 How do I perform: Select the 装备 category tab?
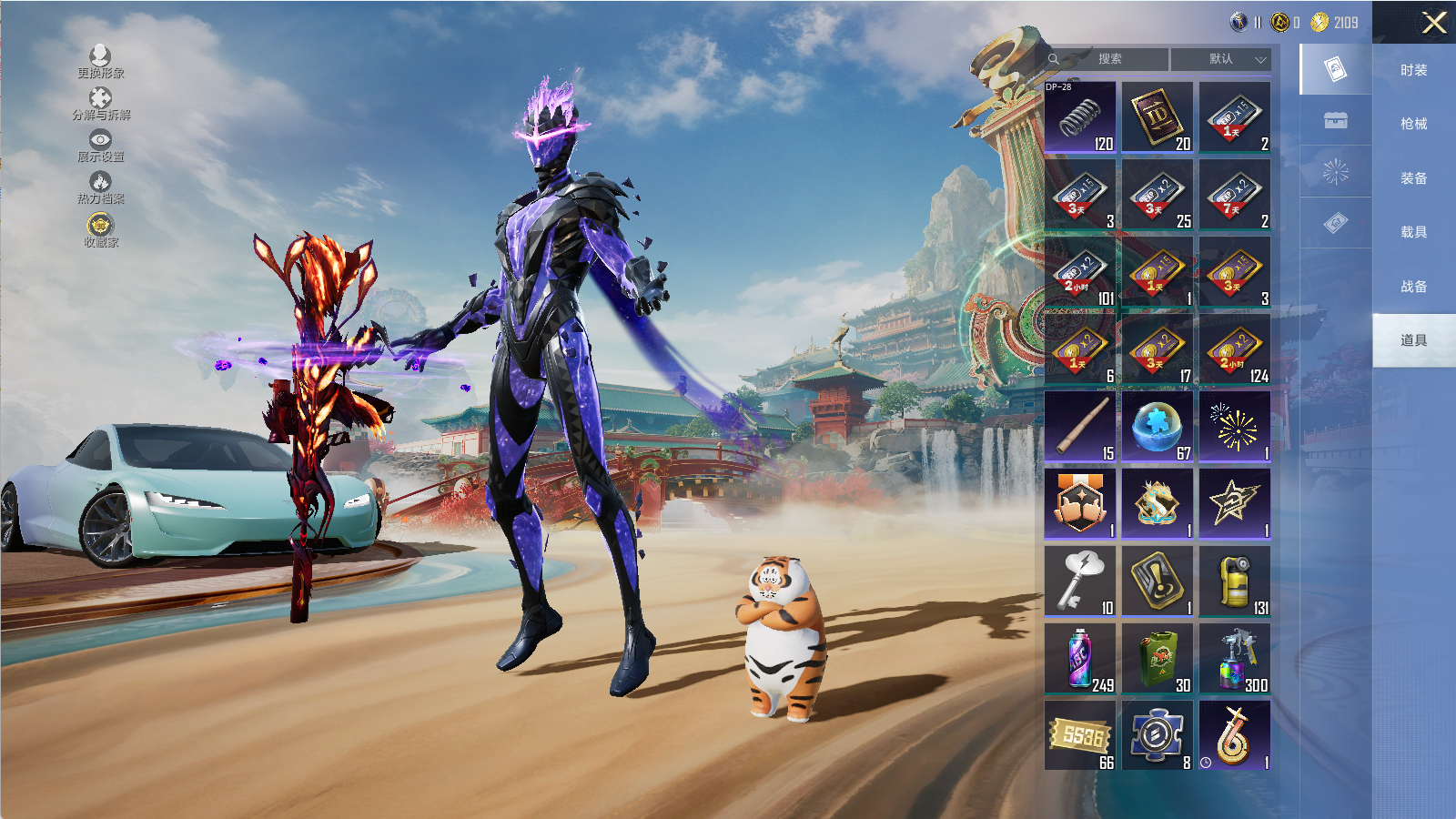tap(1413, 178)
